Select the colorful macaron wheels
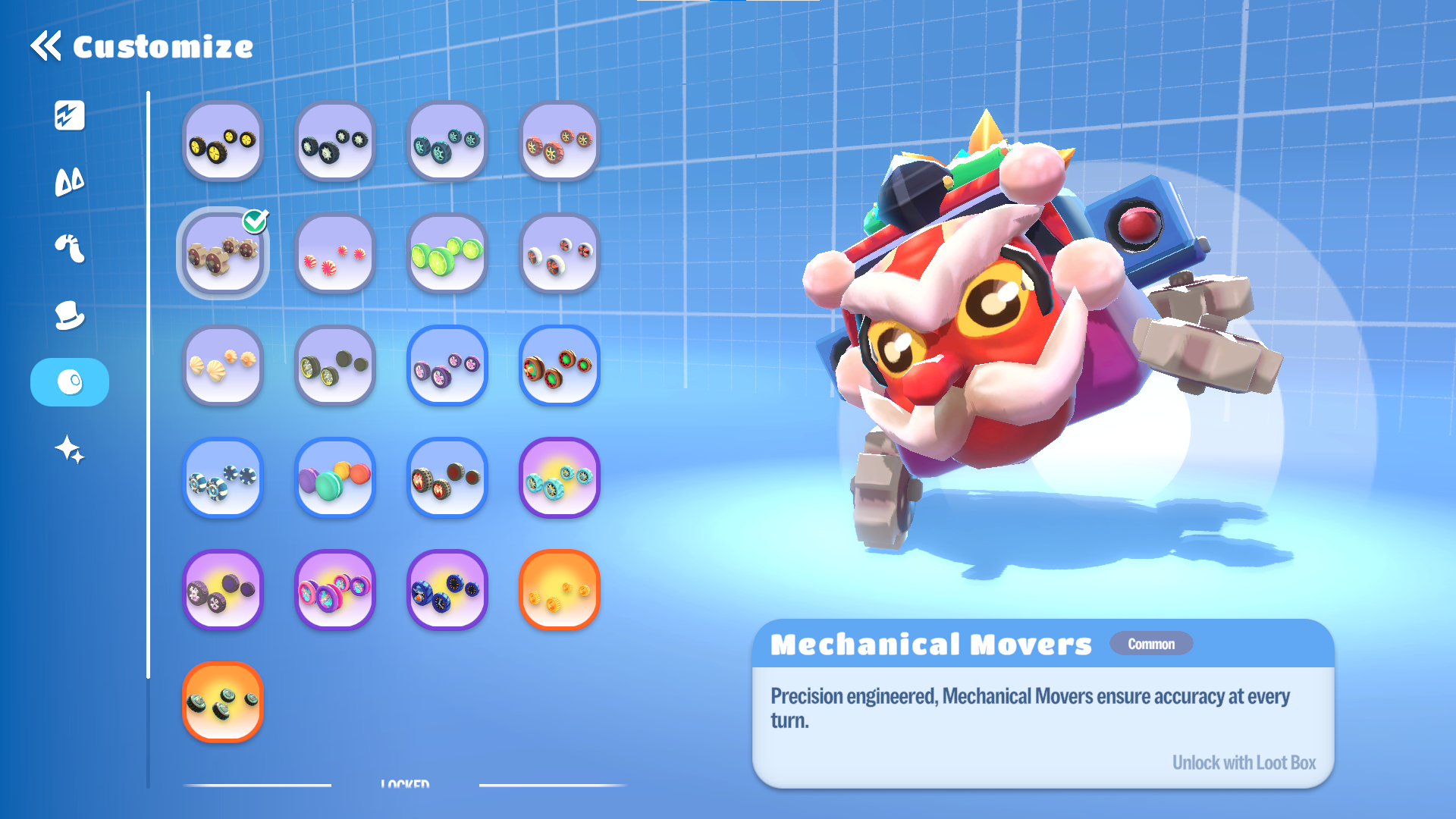The height and width of the screenshot is (819, 1456). click(335, 479)
